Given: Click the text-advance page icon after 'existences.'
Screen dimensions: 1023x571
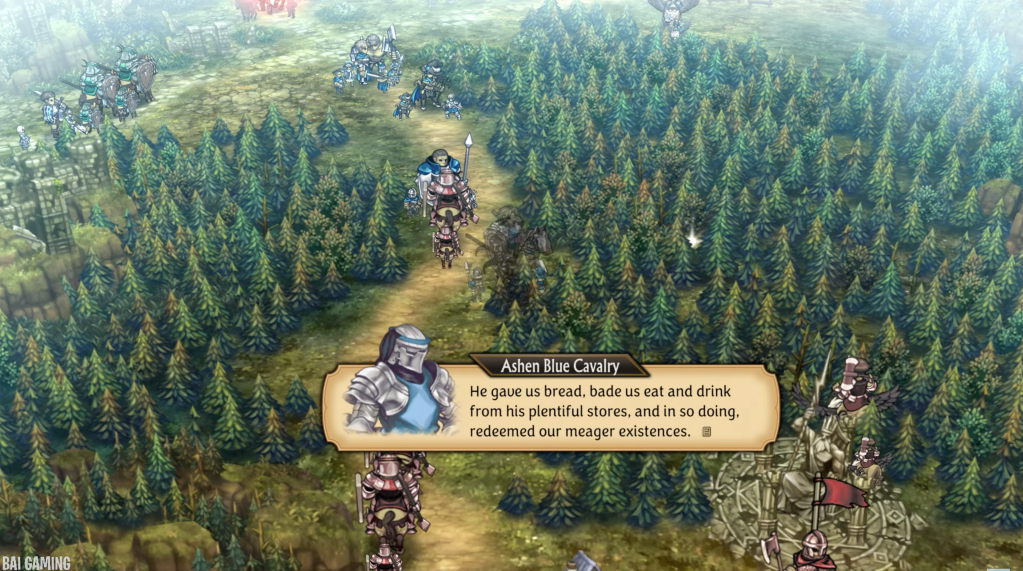Looking at the screenshot, I should tap(707, 432).
